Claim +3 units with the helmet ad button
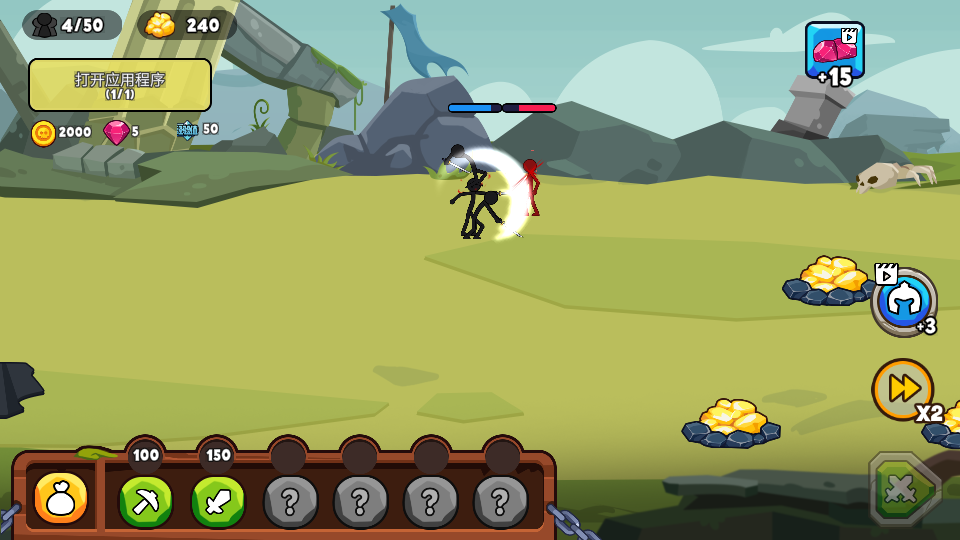Viewport: 960px width, 540px height. point(904,301)
